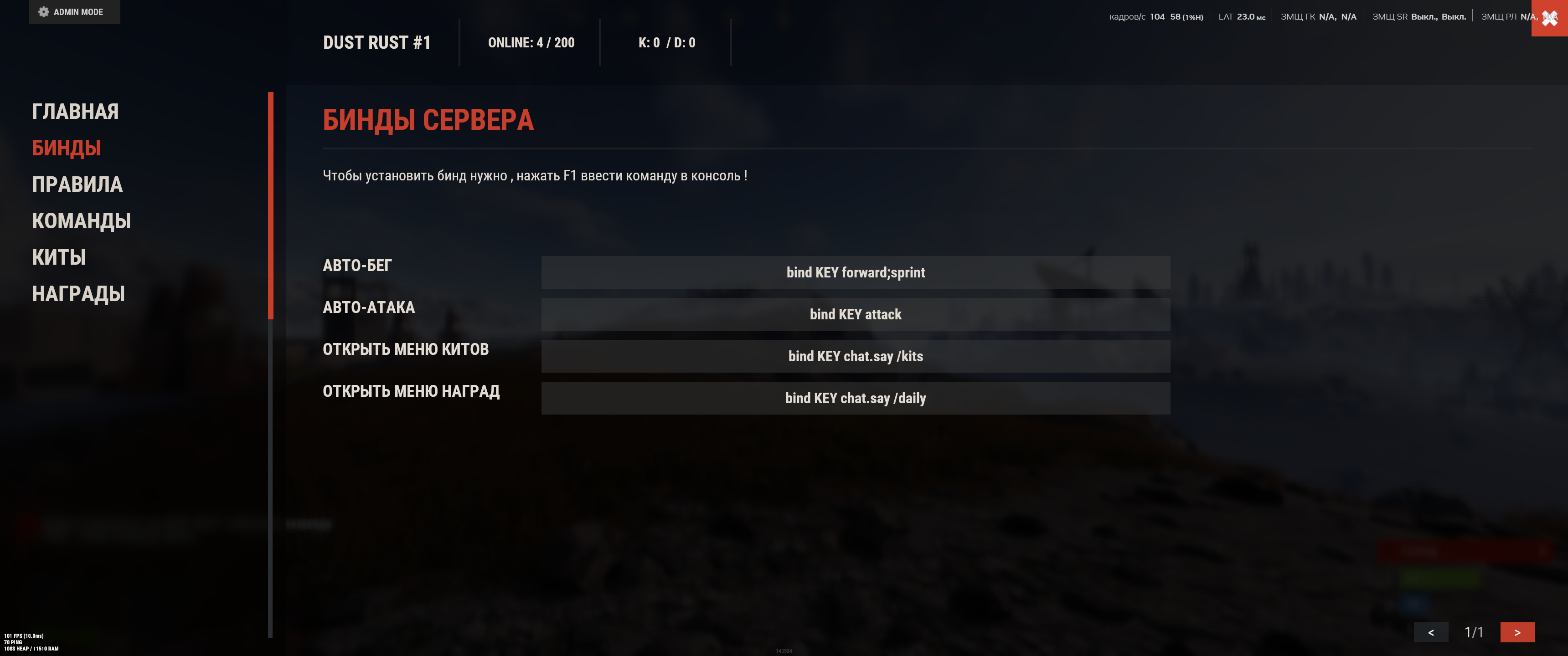Viewport: 1568px width, 656px height.
Task: Open the ГЛАВНАЯ section
Action: point(75,111)
